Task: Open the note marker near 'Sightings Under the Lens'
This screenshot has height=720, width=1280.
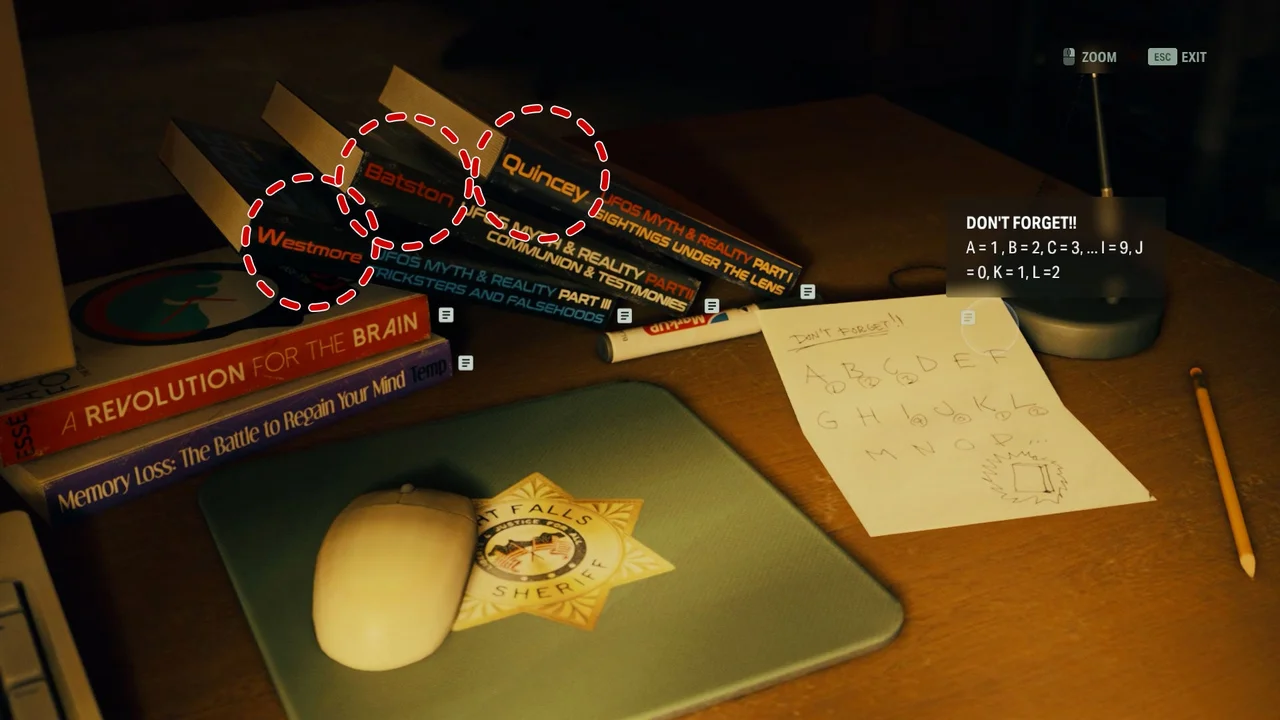Action: coord(806,290)
